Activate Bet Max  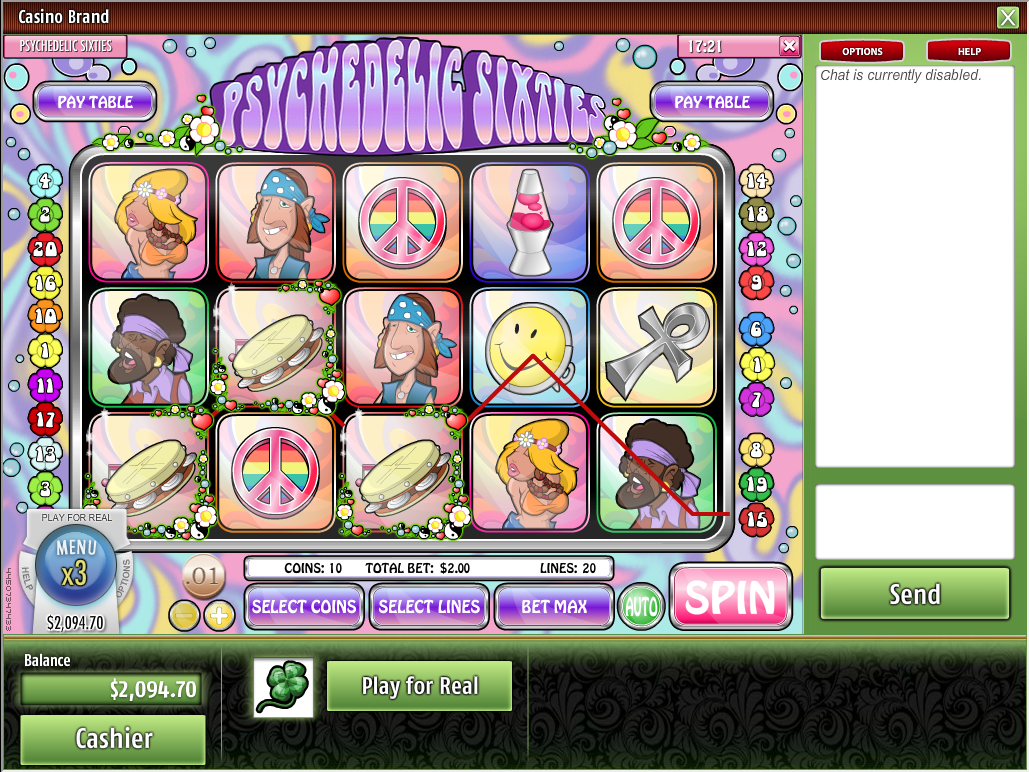[554, 606]
